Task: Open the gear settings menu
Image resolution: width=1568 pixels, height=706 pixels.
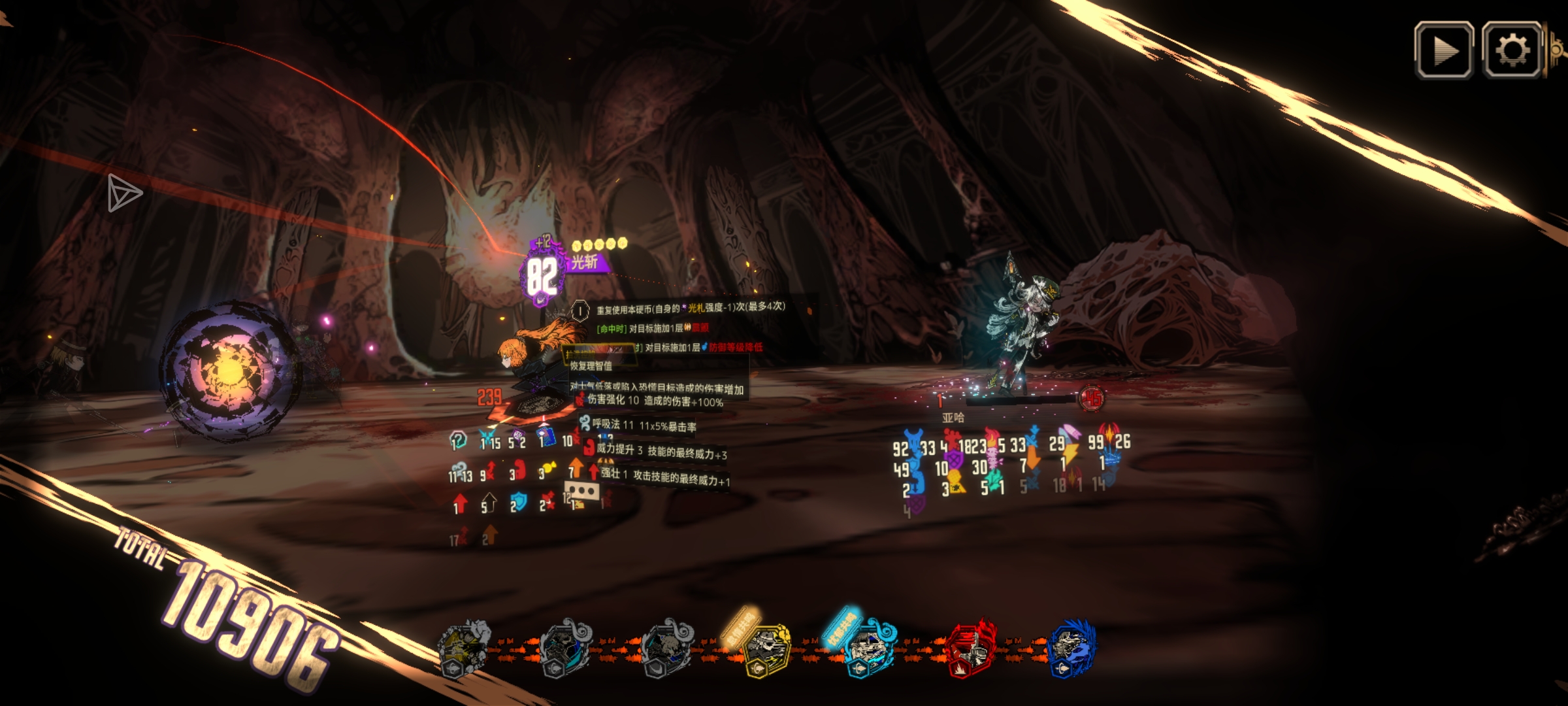Action: tap(1512, 50)
